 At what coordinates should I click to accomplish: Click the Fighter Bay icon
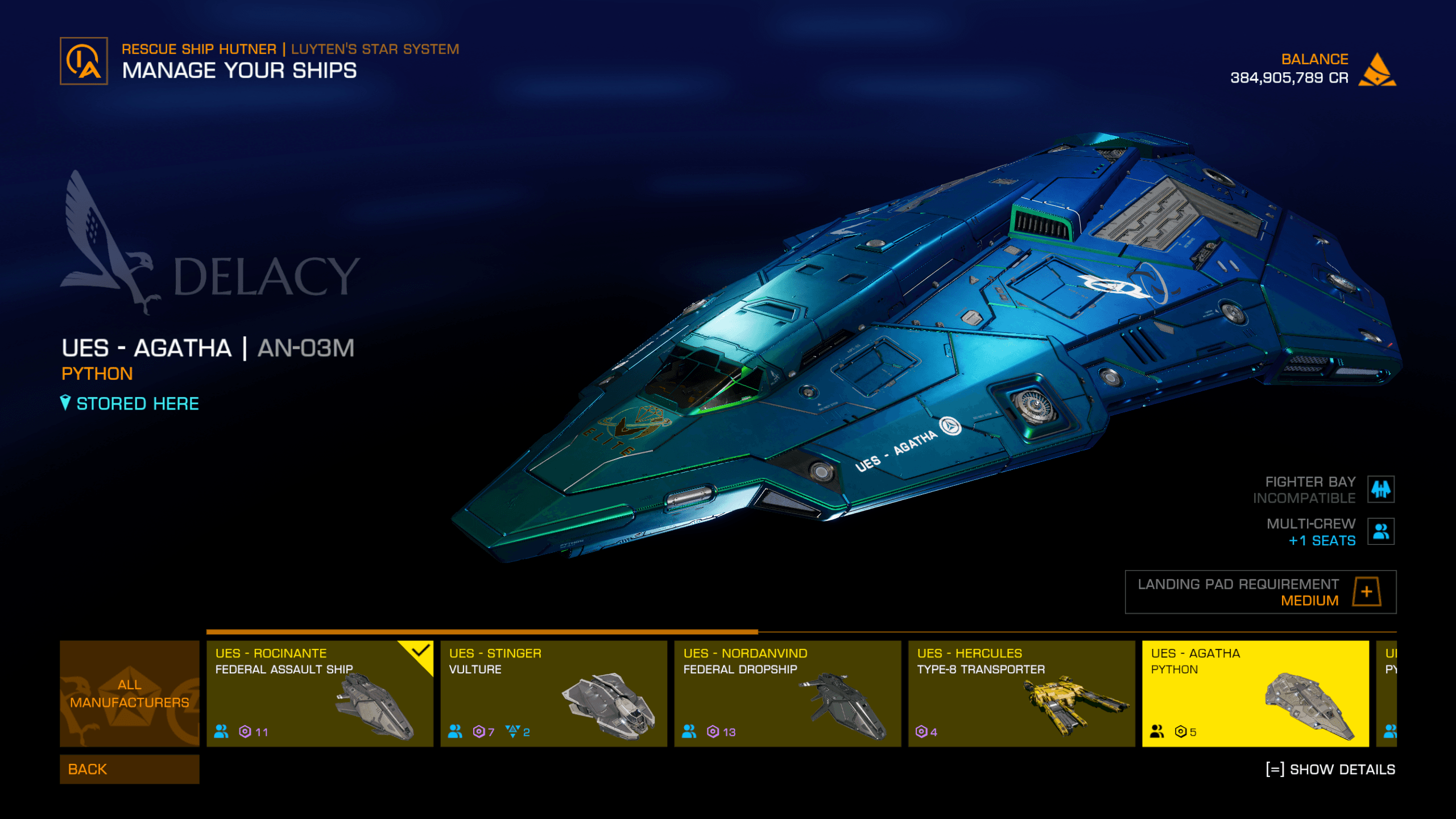(1381, 489)
